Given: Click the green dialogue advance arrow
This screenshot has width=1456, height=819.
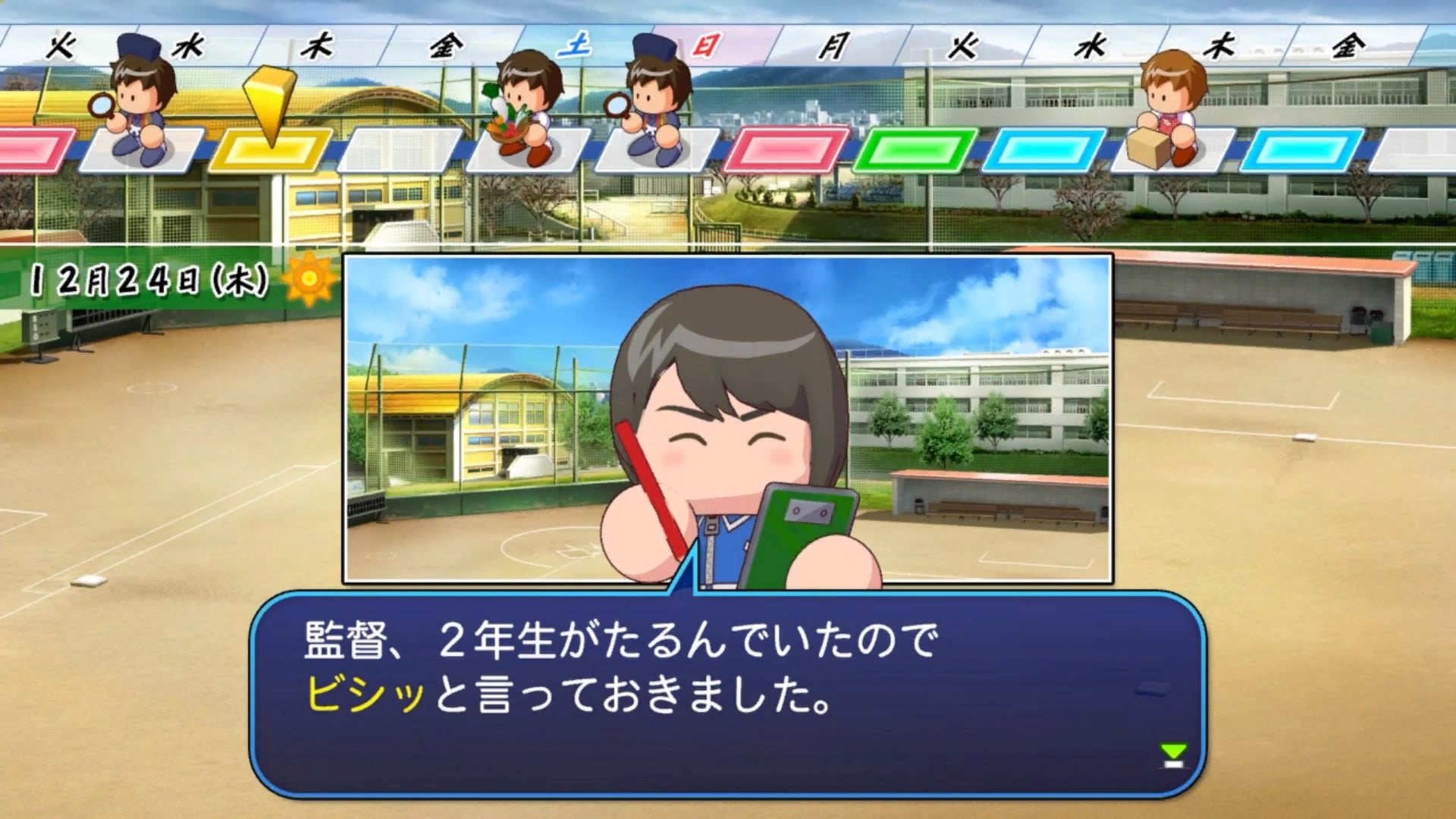Looking at the screenshot, I should click(1172, 755).
